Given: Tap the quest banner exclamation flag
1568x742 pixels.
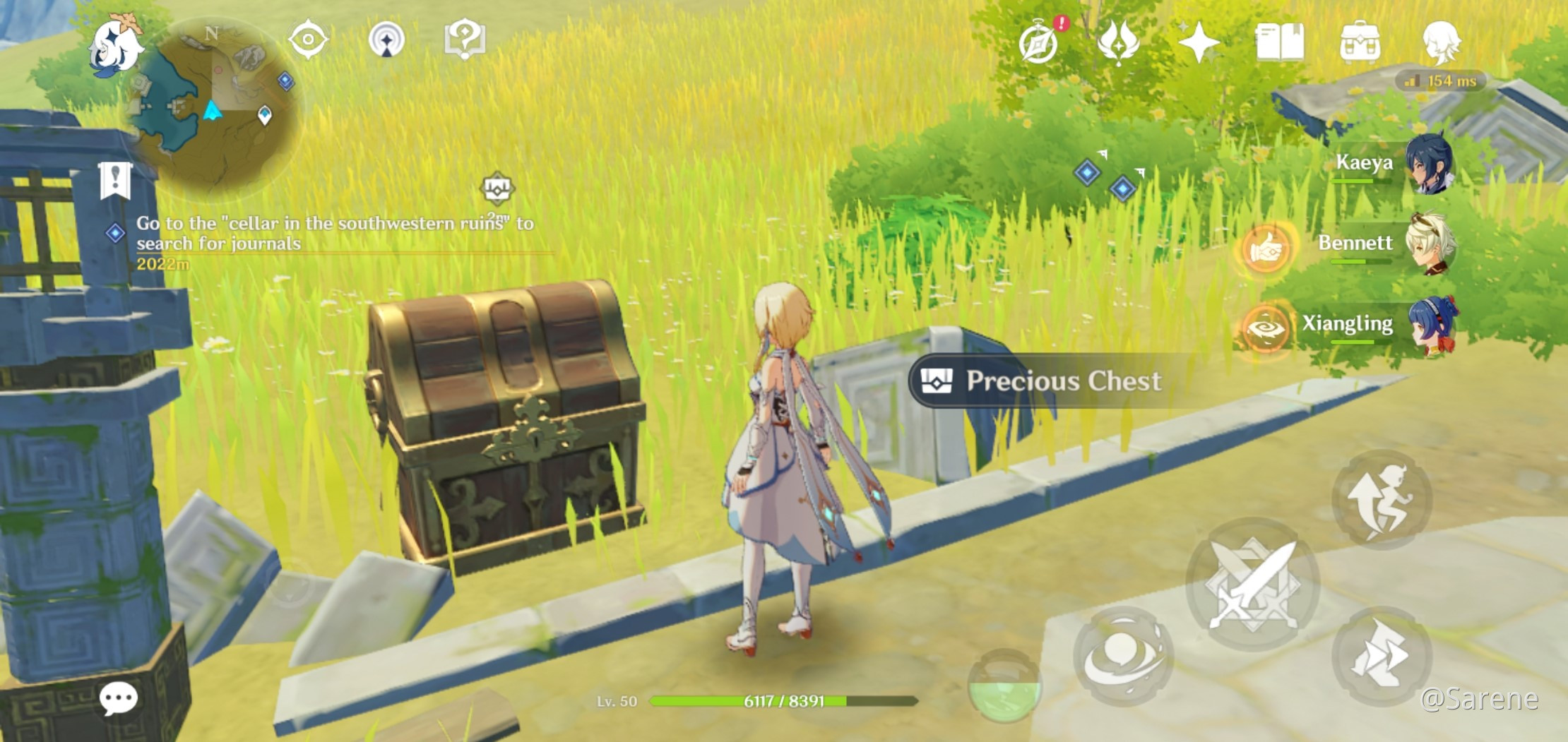Looking at the screenshot, I should coord(115,179).
